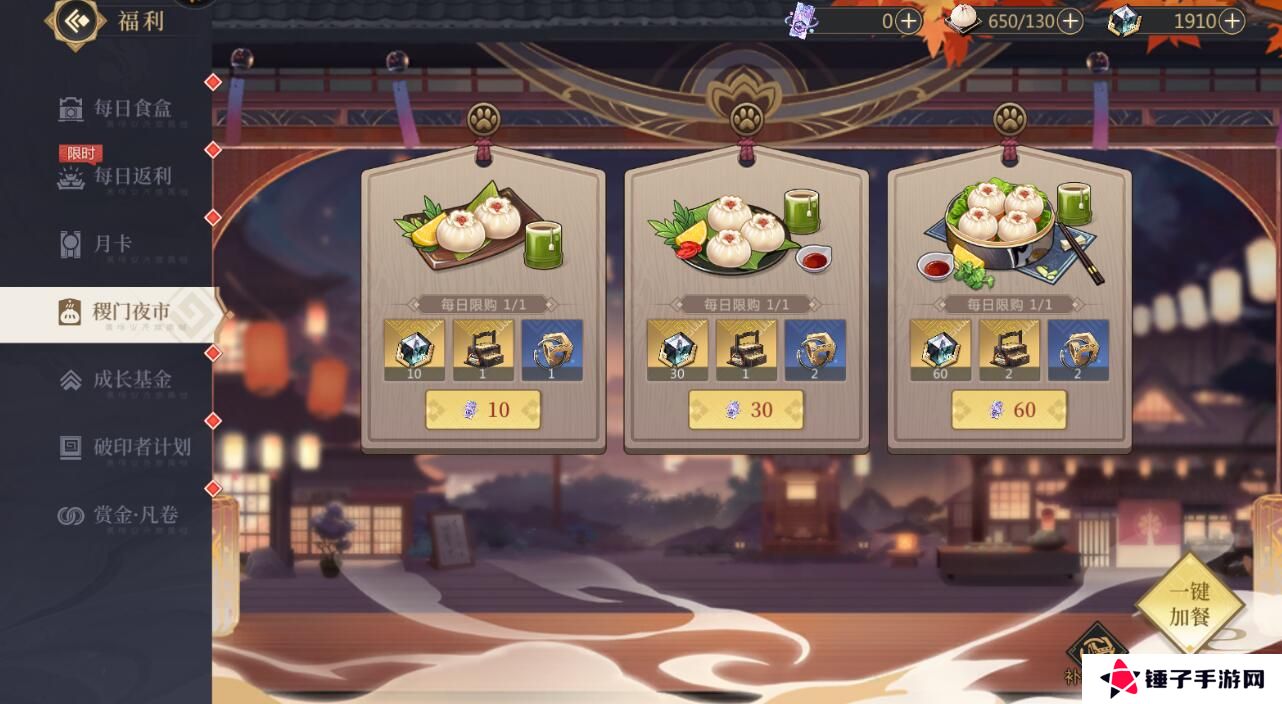Screen dimensions: 1282x704
Task: Inspect the 10 crystal reward icon
Action: (x=414, y=349)
